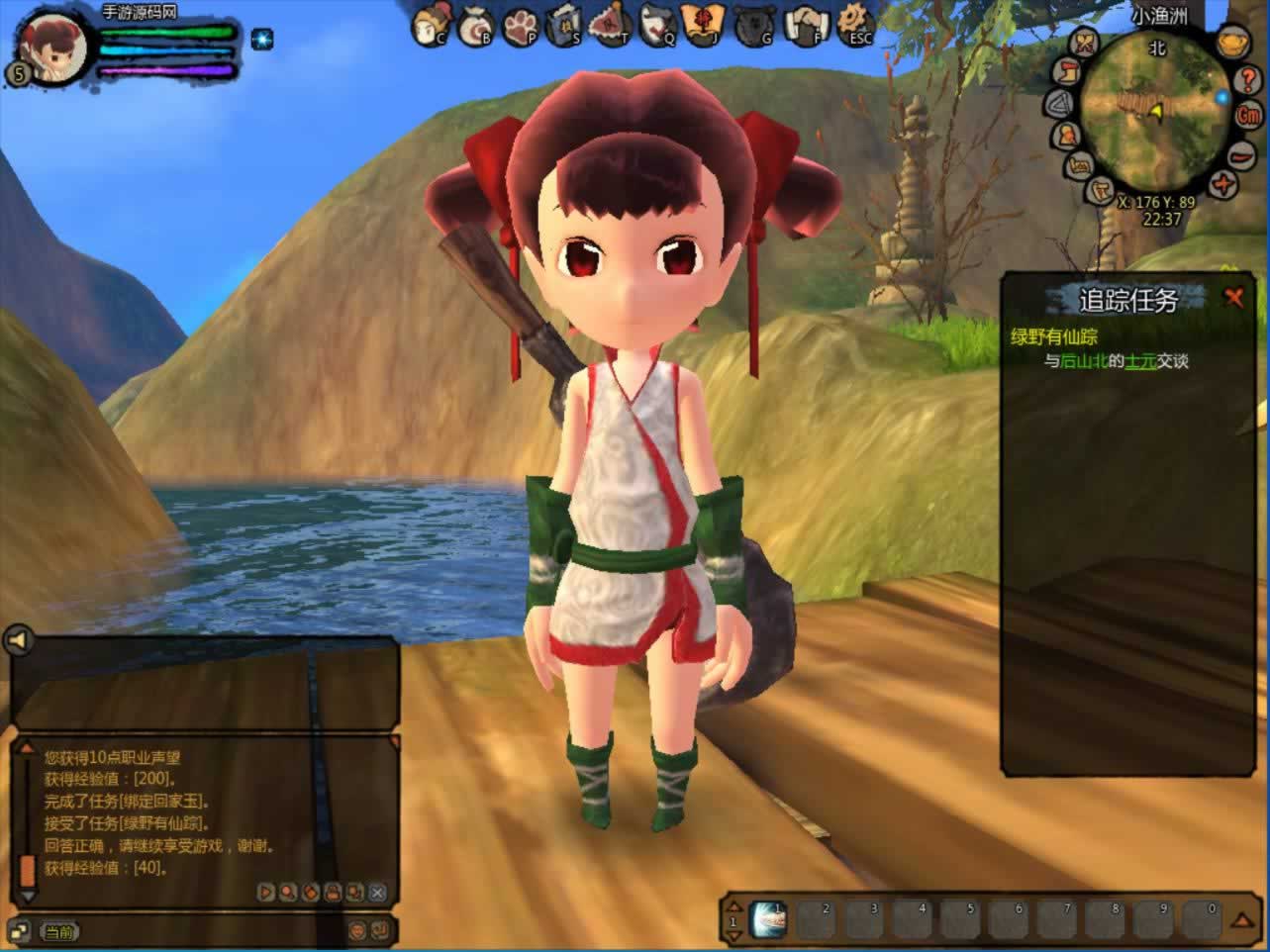Screen dimensions: 1270x952
Task: Close the quest tracking panel
Action: (x=1233, y=297)
